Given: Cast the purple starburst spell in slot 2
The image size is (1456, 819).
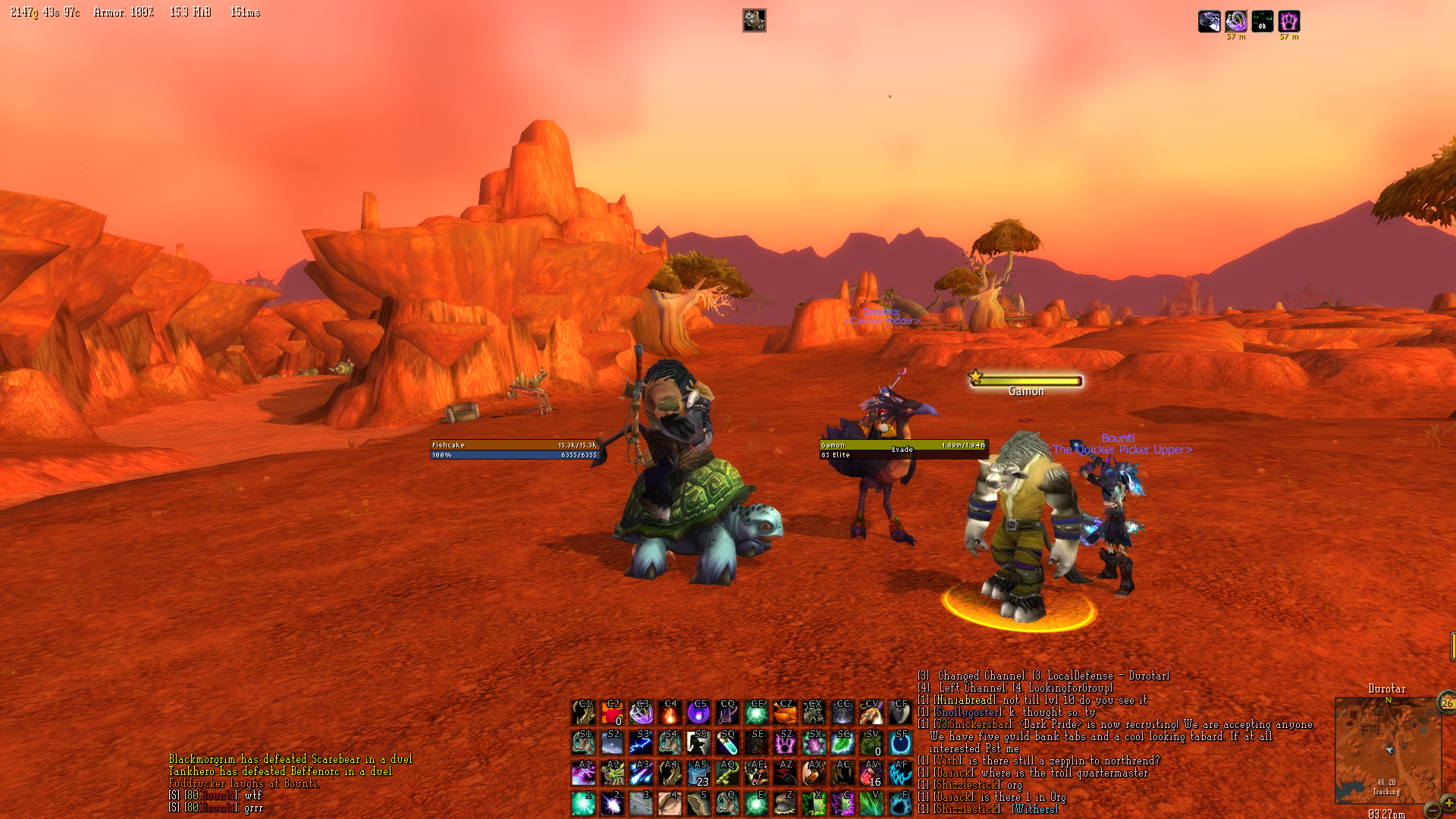Looking at the screenshot, I should click(612, 804).
